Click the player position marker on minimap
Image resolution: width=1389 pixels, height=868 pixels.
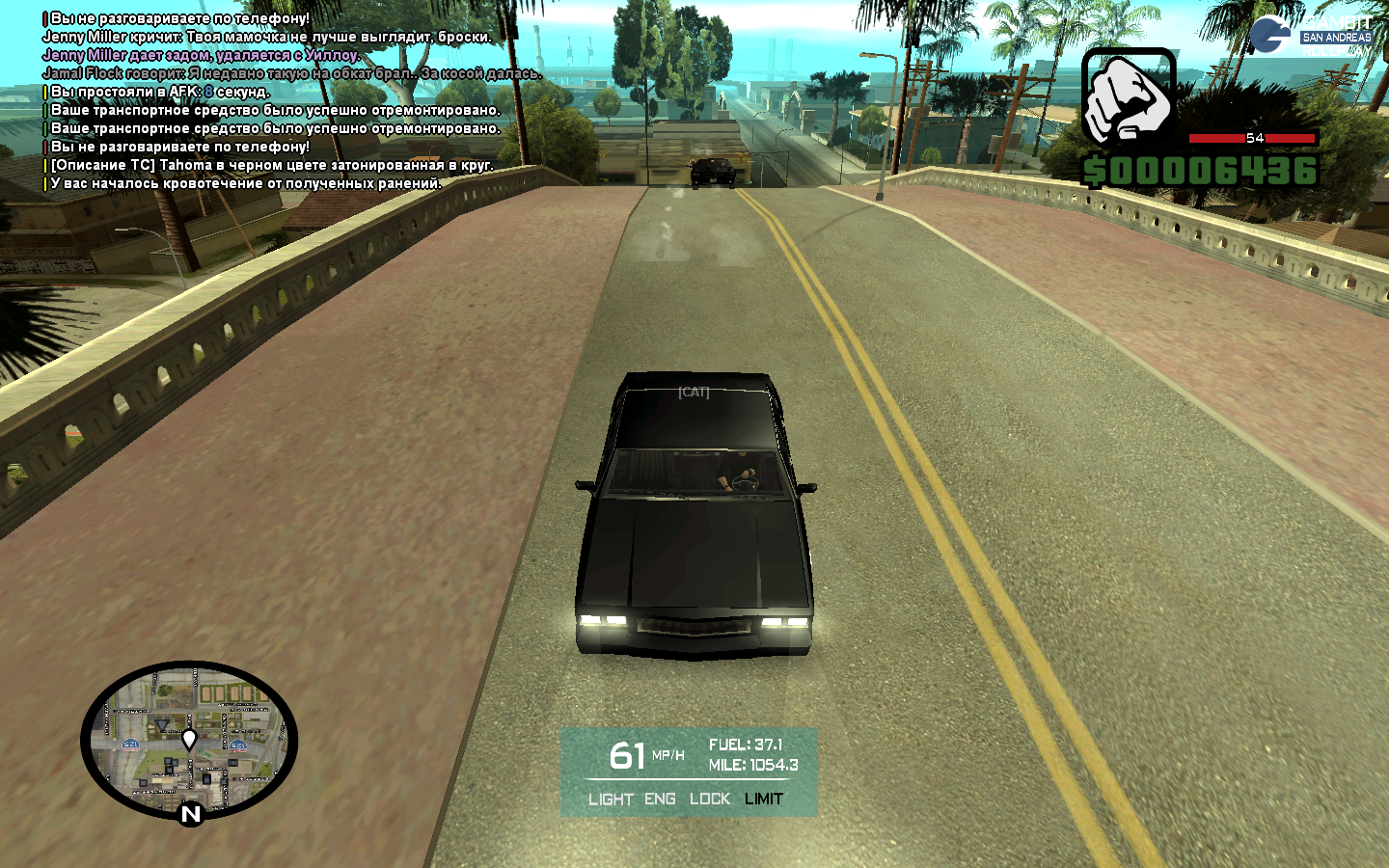tap(189, 739)
